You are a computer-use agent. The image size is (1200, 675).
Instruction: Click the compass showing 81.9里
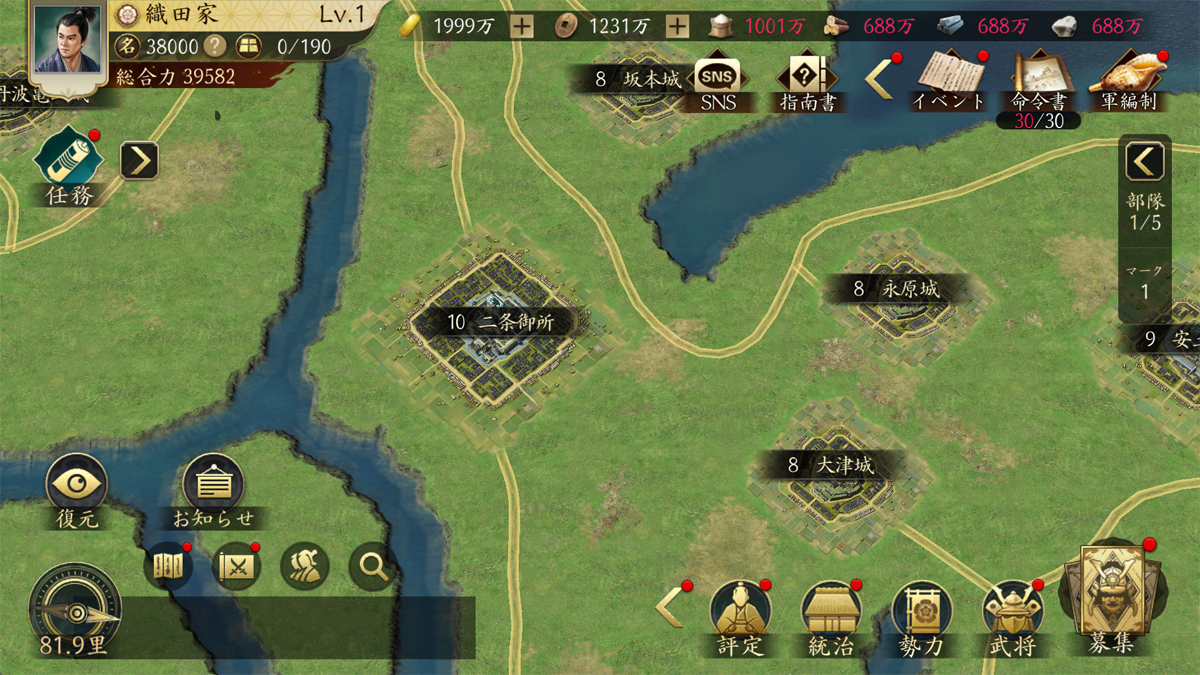(74, 608)
